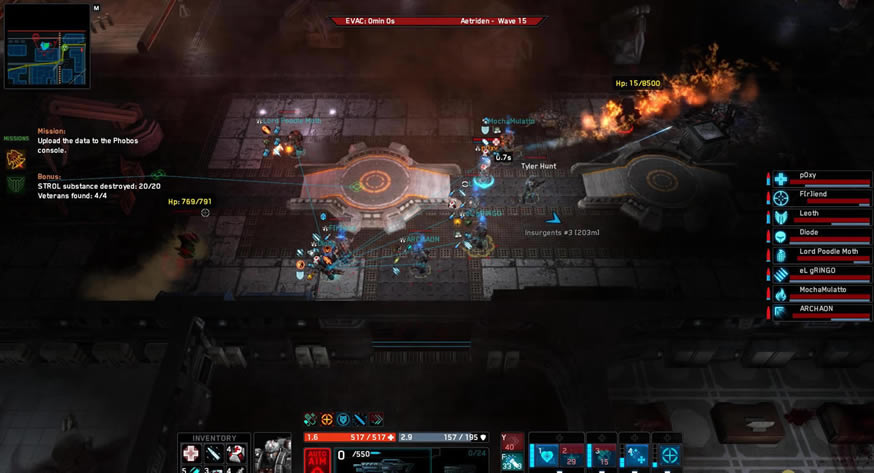Activate the ability in slot 3

pyautogui.click(x=604, y=453)
